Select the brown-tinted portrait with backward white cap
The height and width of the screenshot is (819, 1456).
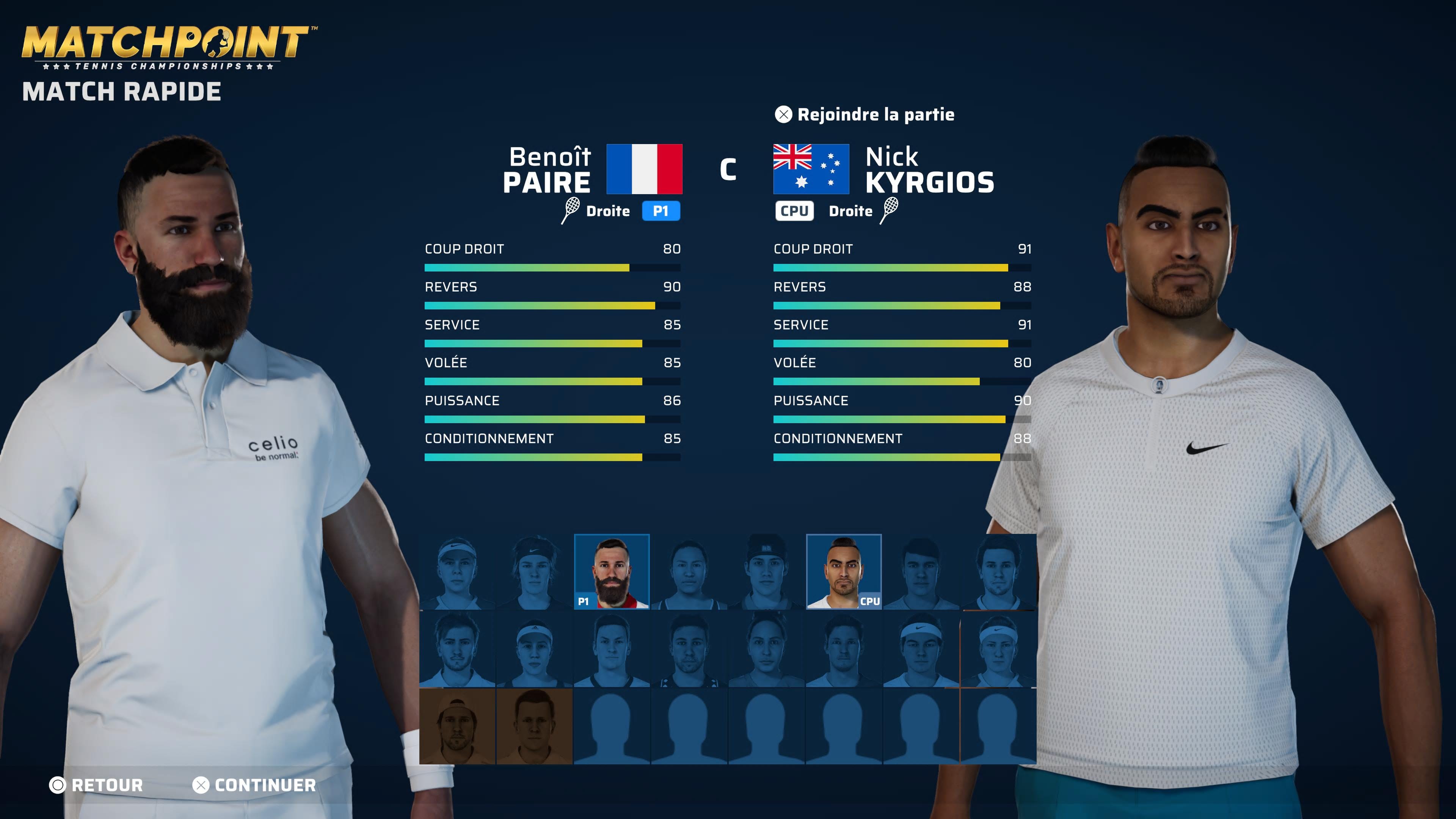(x=457, y=726)
